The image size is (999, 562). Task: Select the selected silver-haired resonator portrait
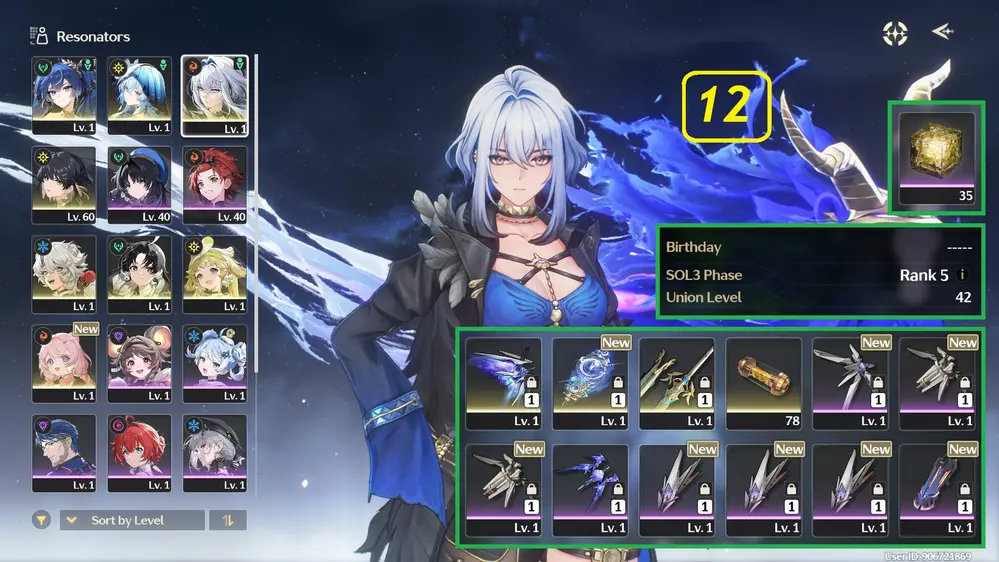[215, 95]
